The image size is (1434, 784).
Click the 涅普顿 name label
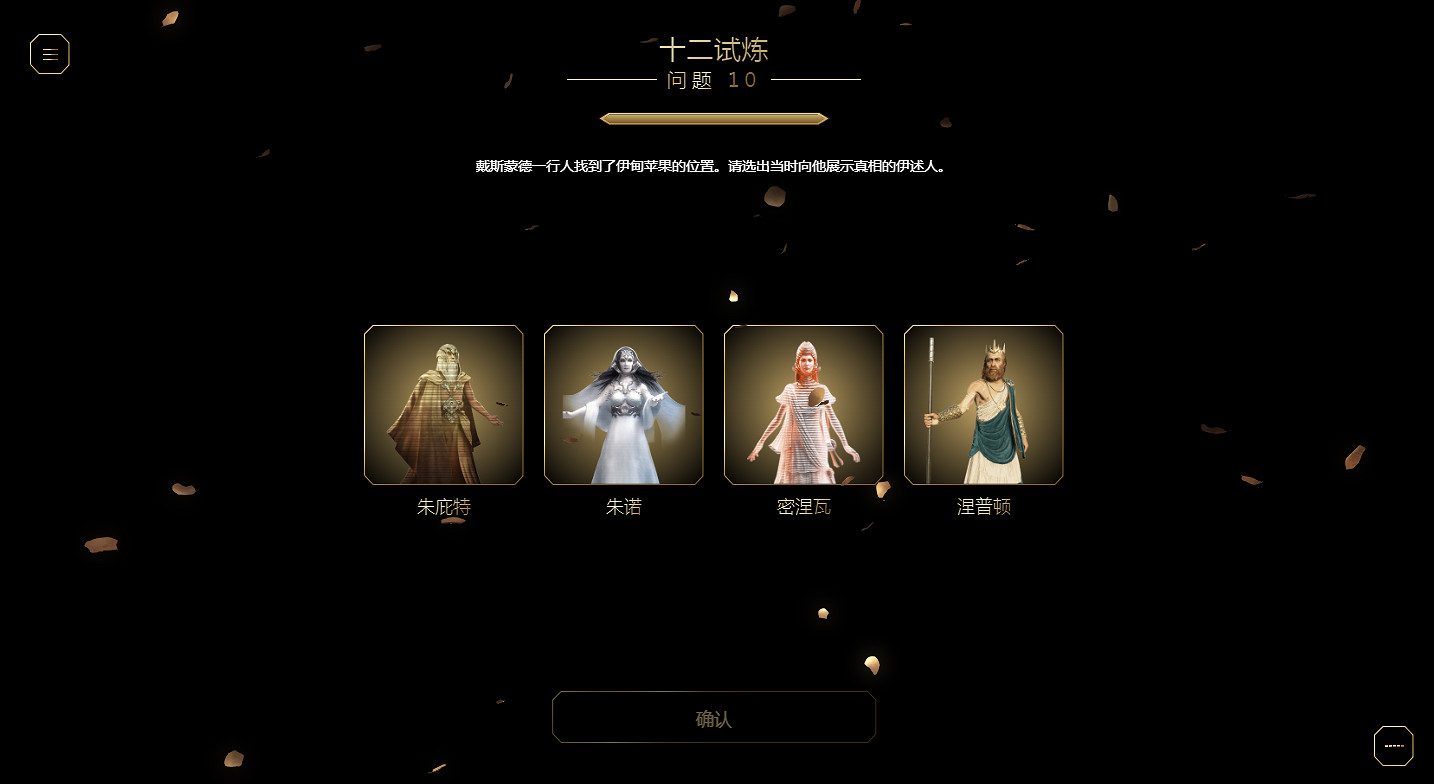pyautogui.click(x=983, y=507)
